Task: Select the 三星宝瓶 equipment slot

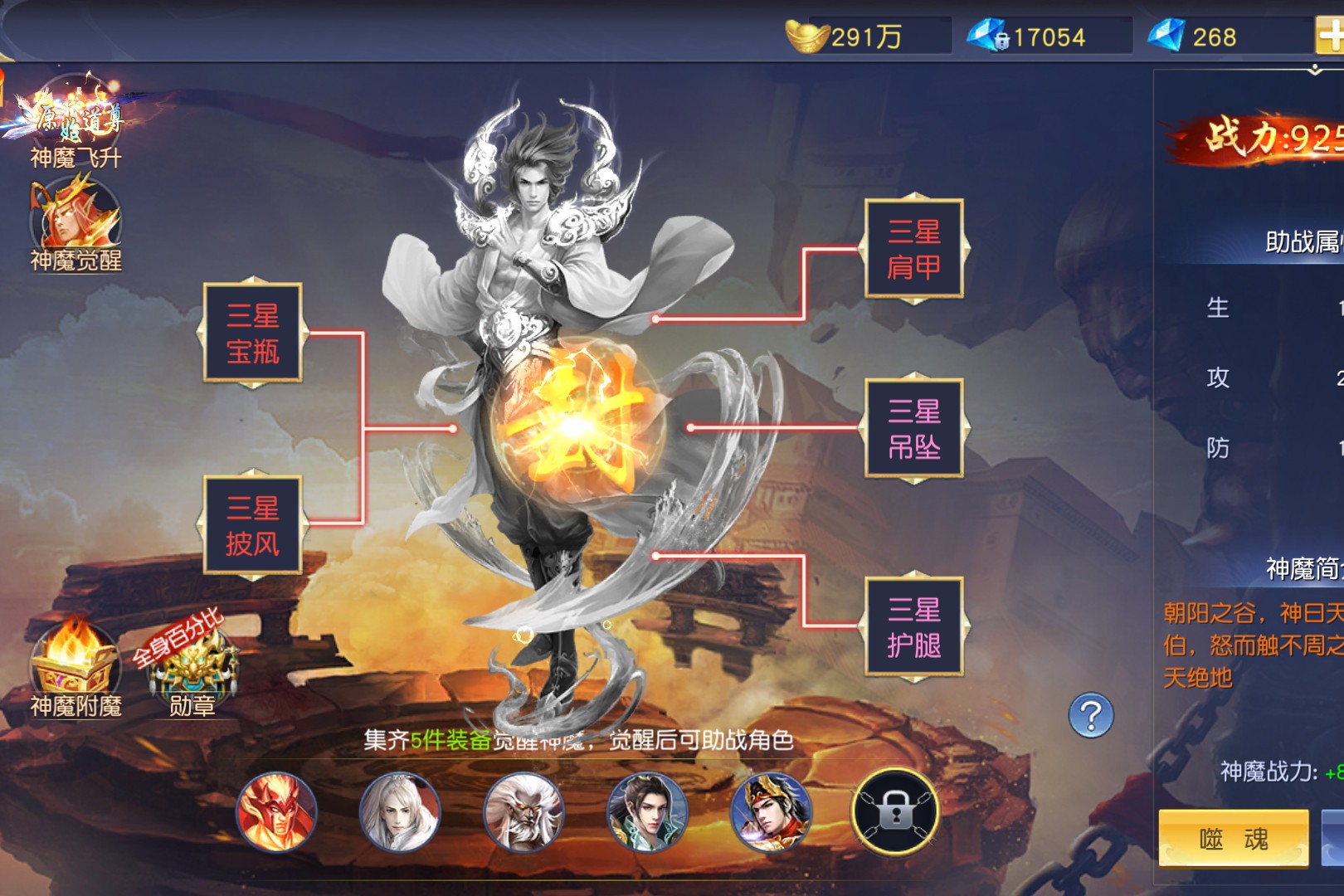Action: coord(253,334)
